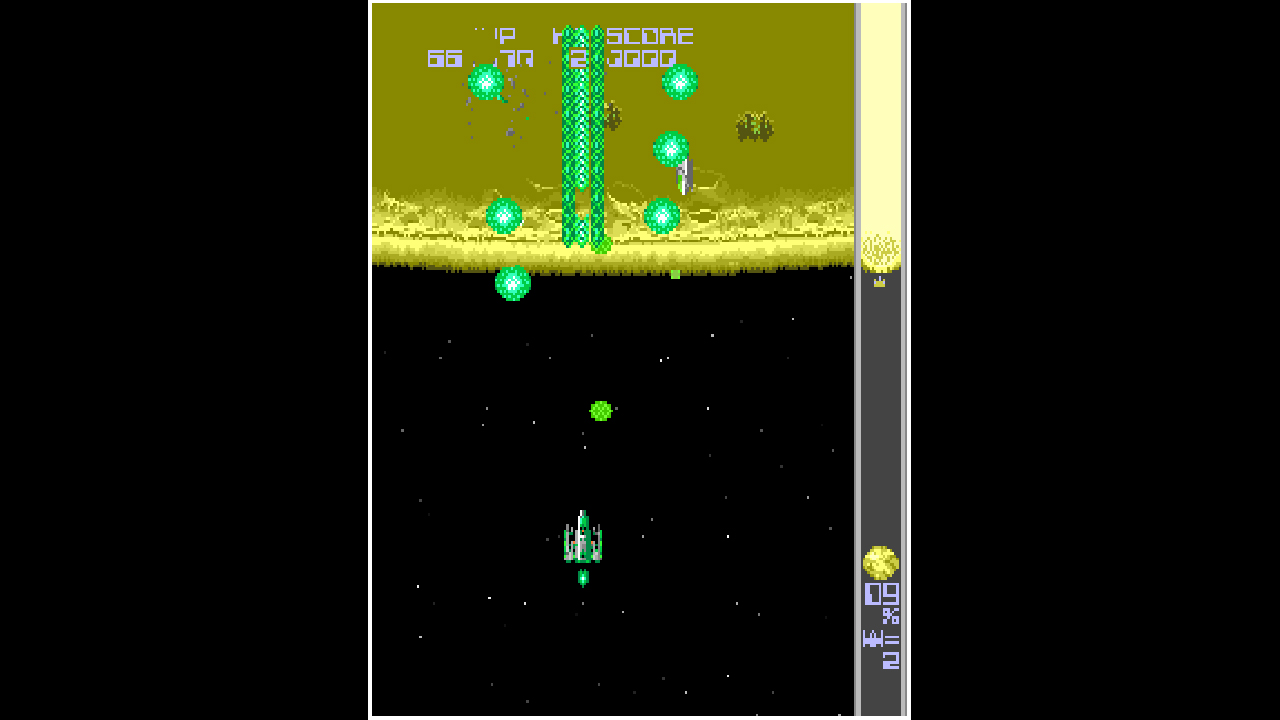
Task: Click the yellow planet icon atop the progress gauge
Action: (880, 248)
